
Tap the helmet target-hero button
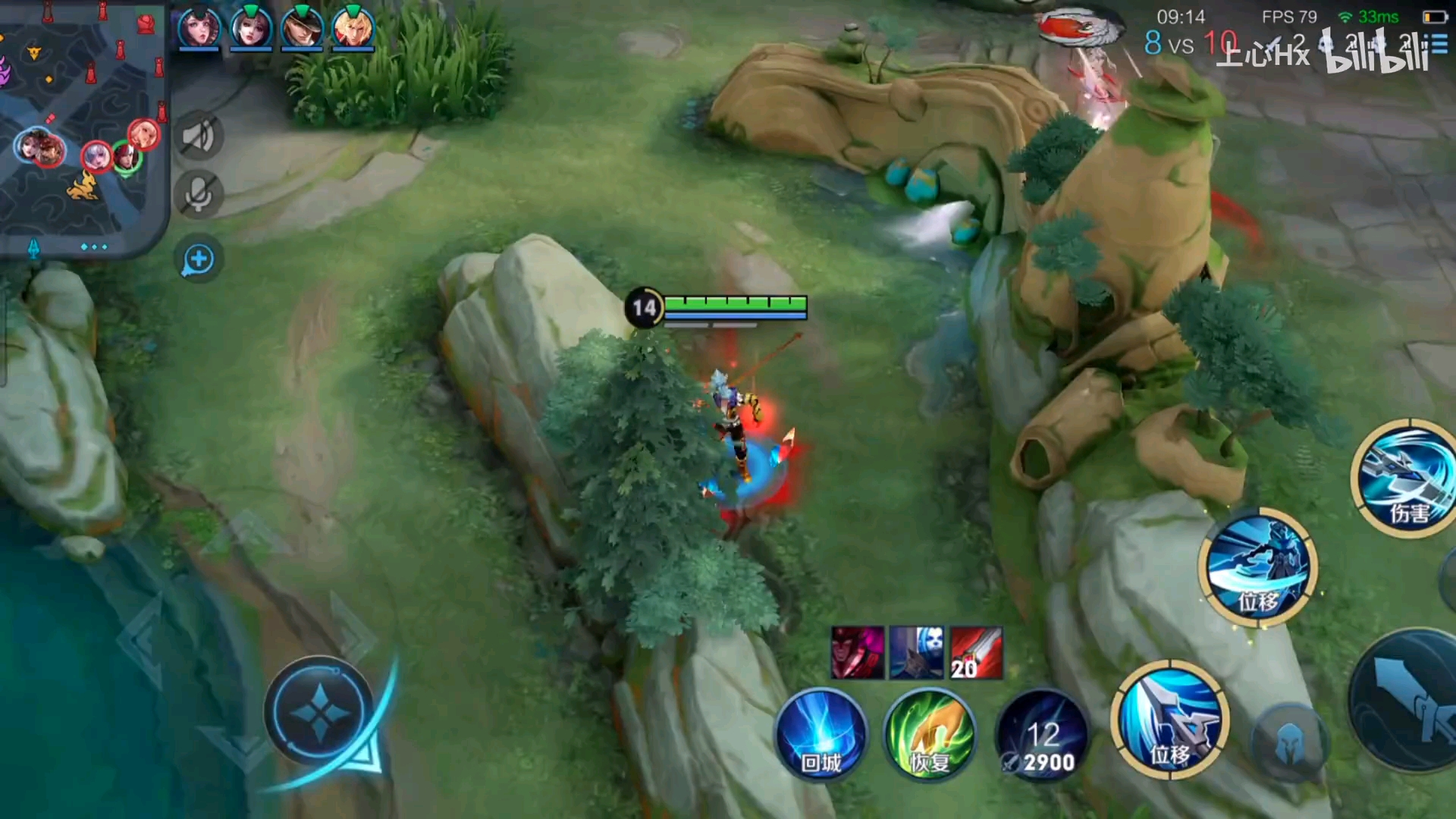[x=1288, y=743]
